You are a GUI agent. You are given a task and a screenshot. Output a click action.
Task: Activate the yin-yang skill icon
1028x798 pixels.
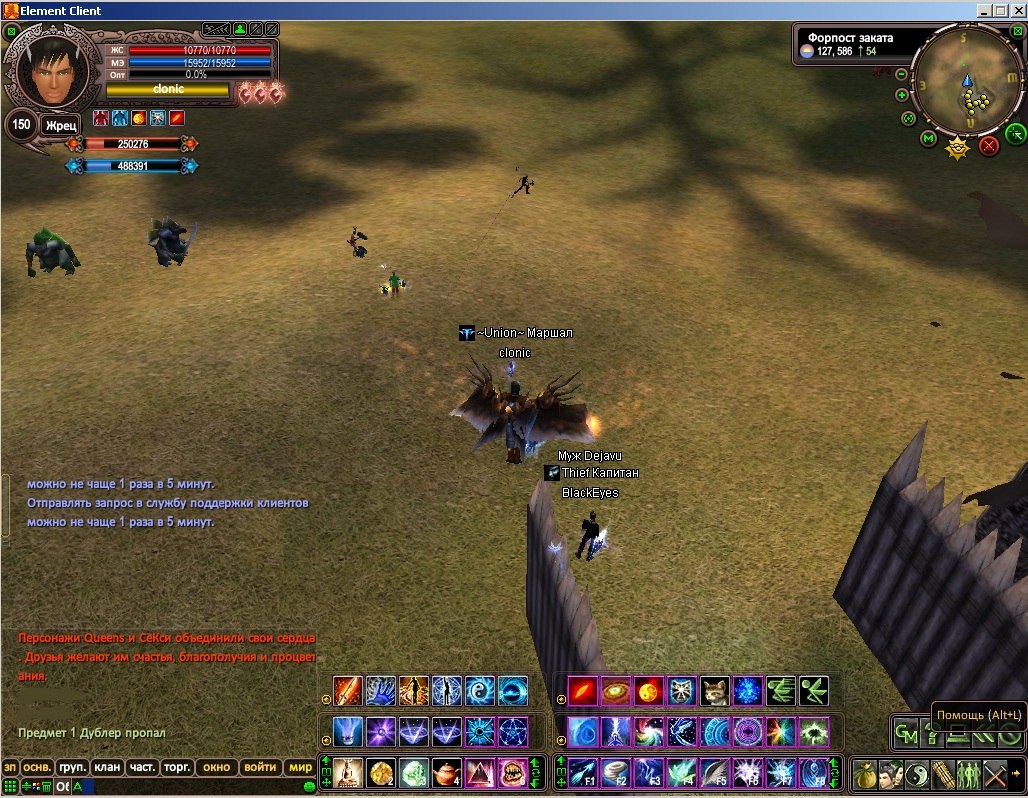(x=917, y=774)
